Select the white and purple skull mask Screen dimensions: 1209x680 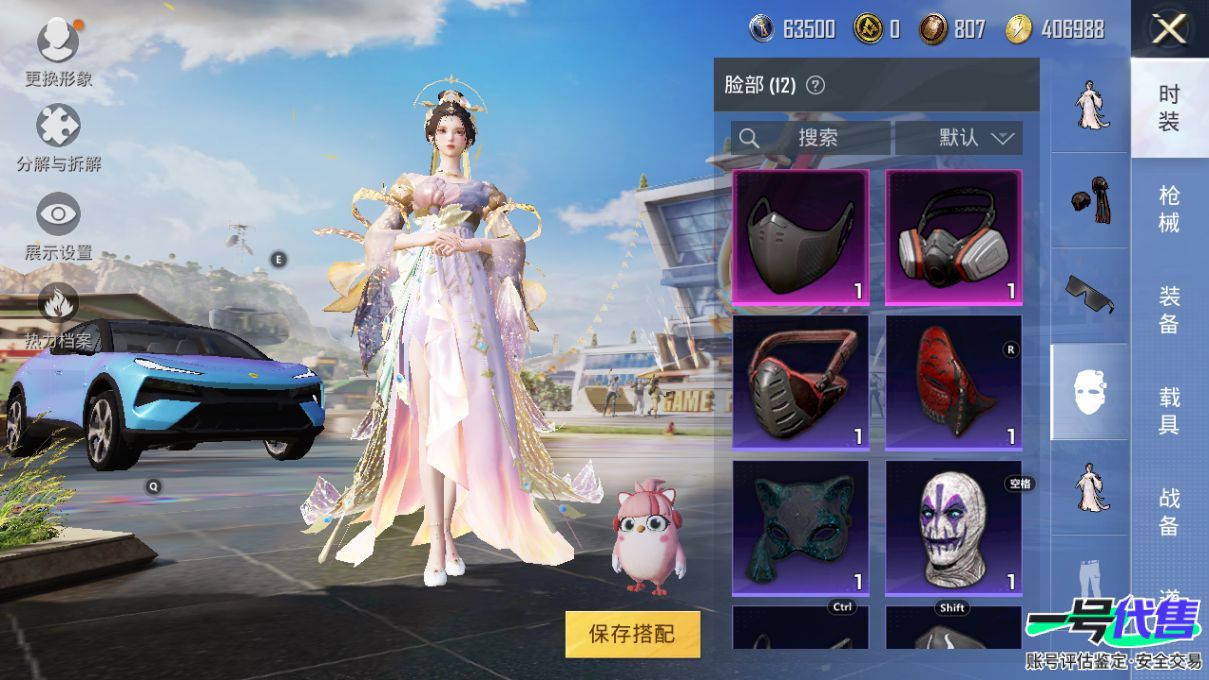pyautogui.click(x=953, y=527)
